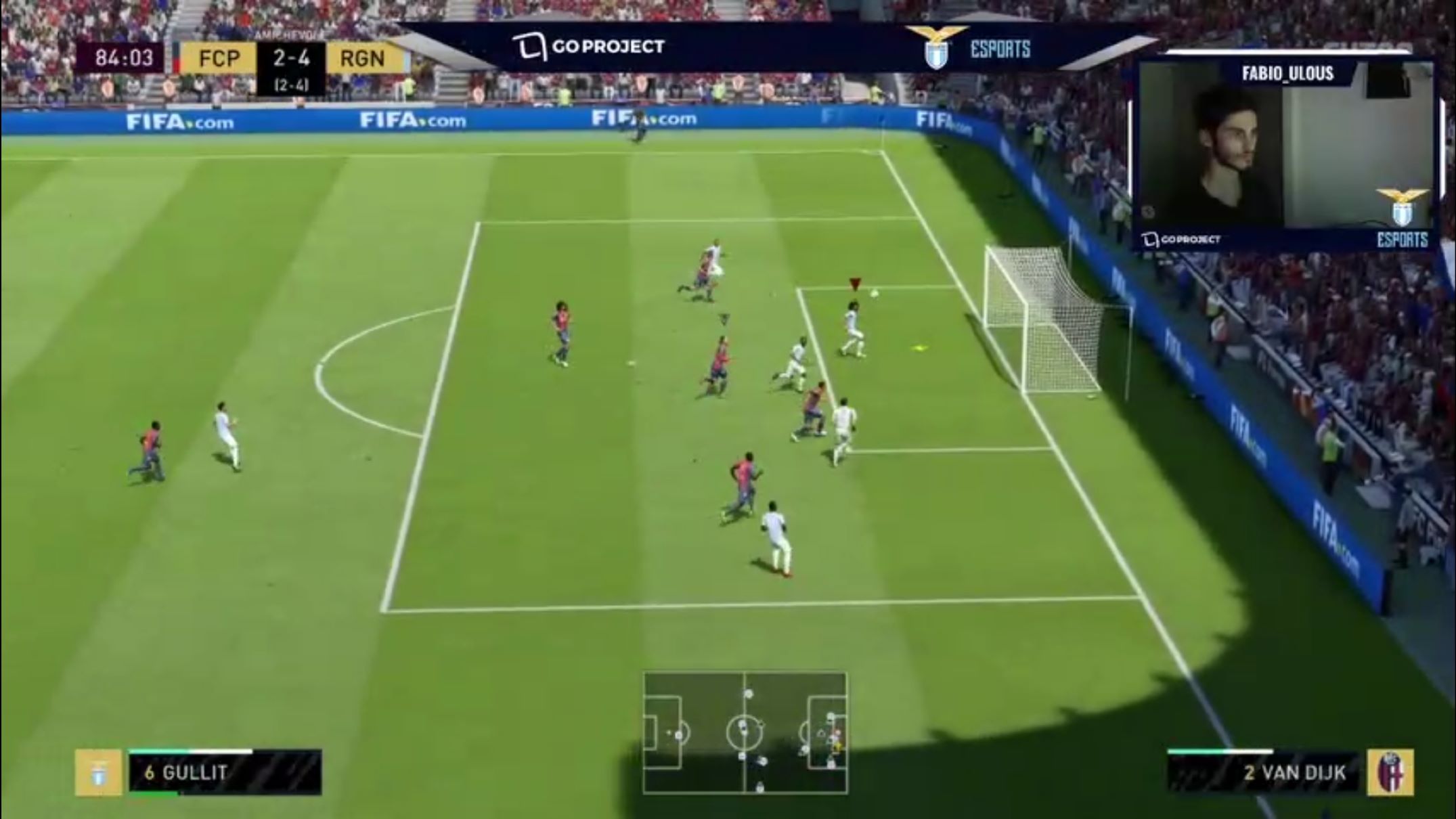Click the Lazio crest beside Gullit
The height and width of the screenshot is (819, 1456).
click(98, 772)
